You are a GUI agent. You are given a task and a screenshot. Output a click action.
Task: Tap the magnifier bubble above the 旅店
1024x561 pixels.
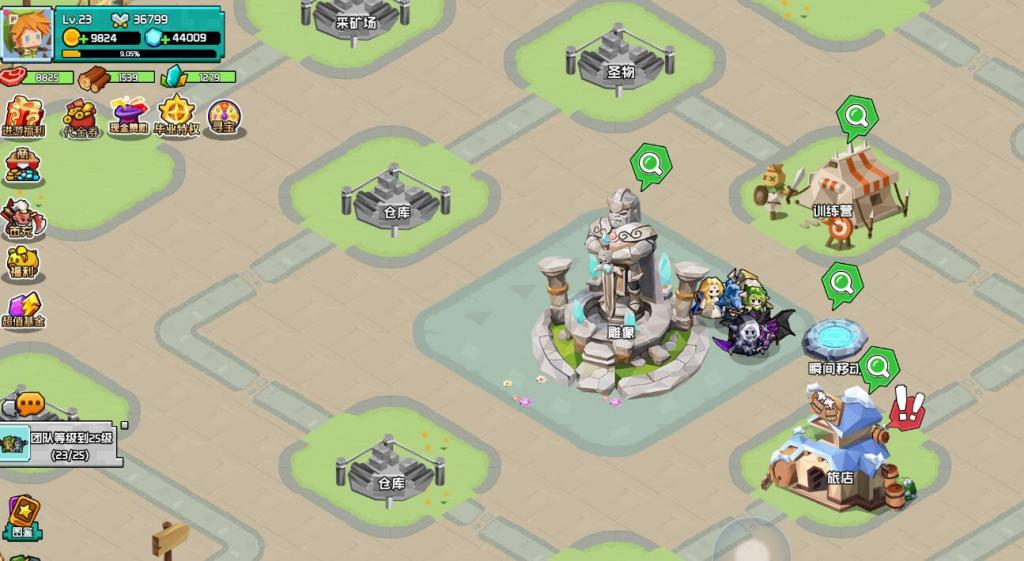878,367
